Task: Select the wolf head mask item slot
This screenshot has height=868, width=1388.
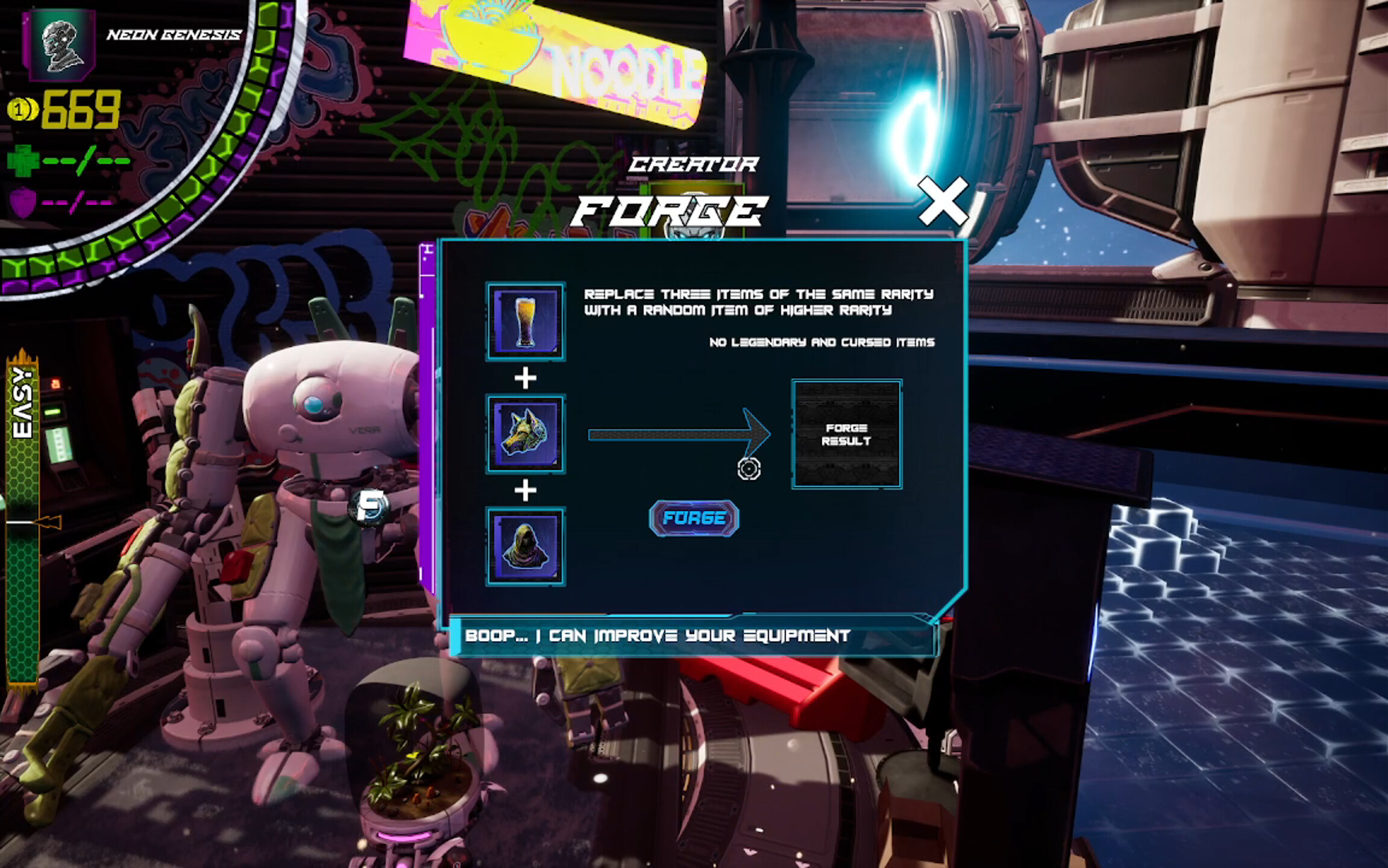Action: click(x=527, y=433)
